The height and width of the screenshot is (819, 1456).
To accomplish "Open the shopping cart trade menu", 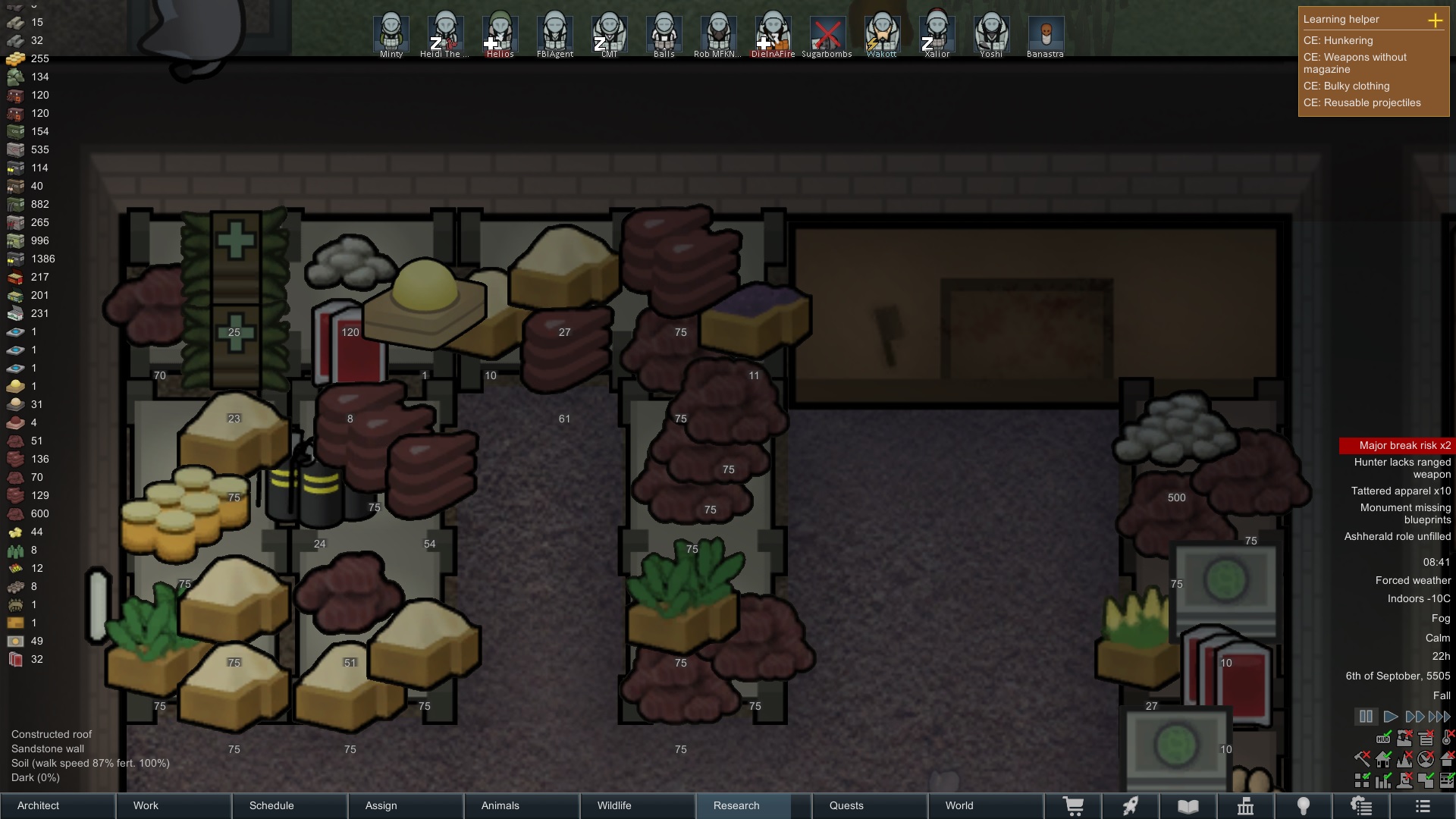I will point(1073,806).
